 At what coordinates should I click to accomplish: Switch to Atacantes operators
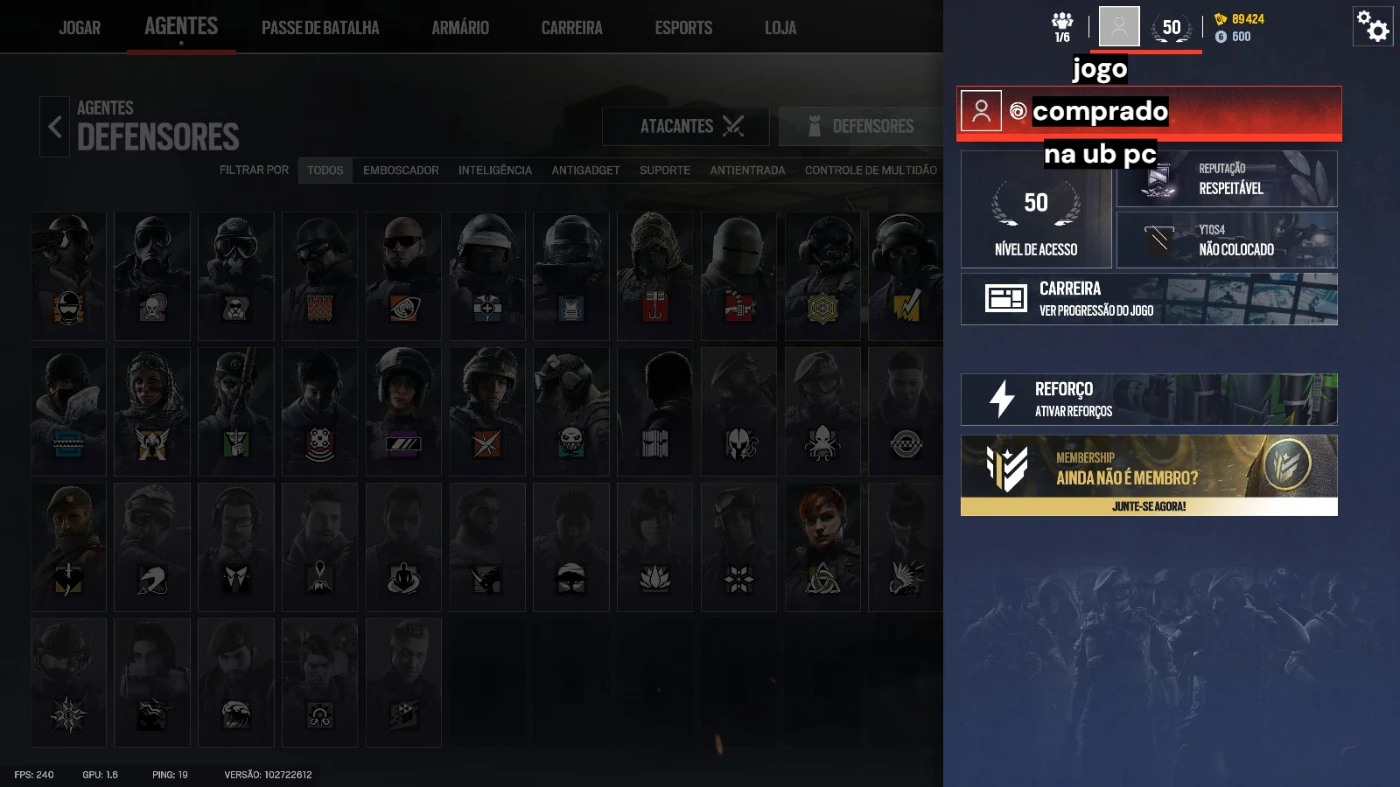[685, 126]
